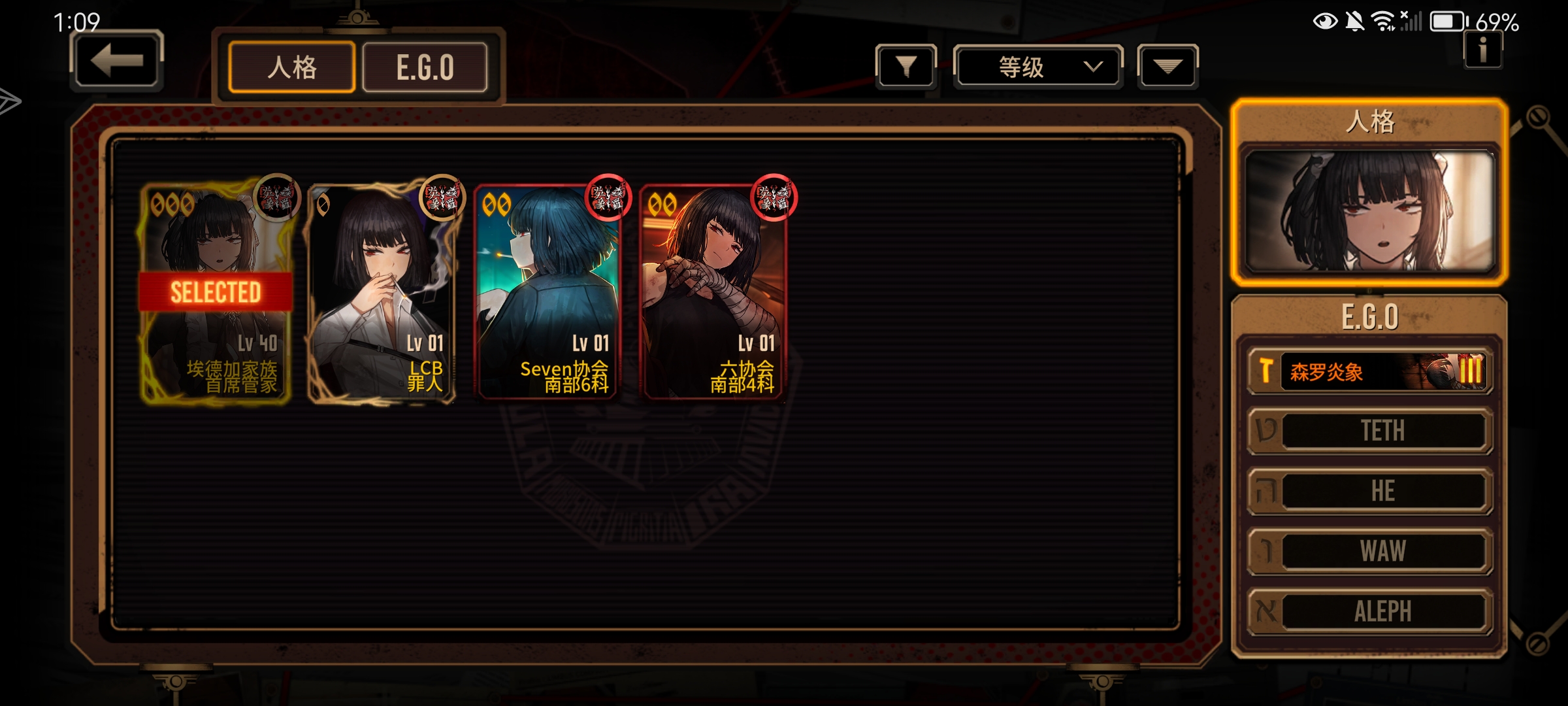Choose the LCB 罪人 identity card
The width and height of the screenshot is (1568, 706).
tap(382, 292)
